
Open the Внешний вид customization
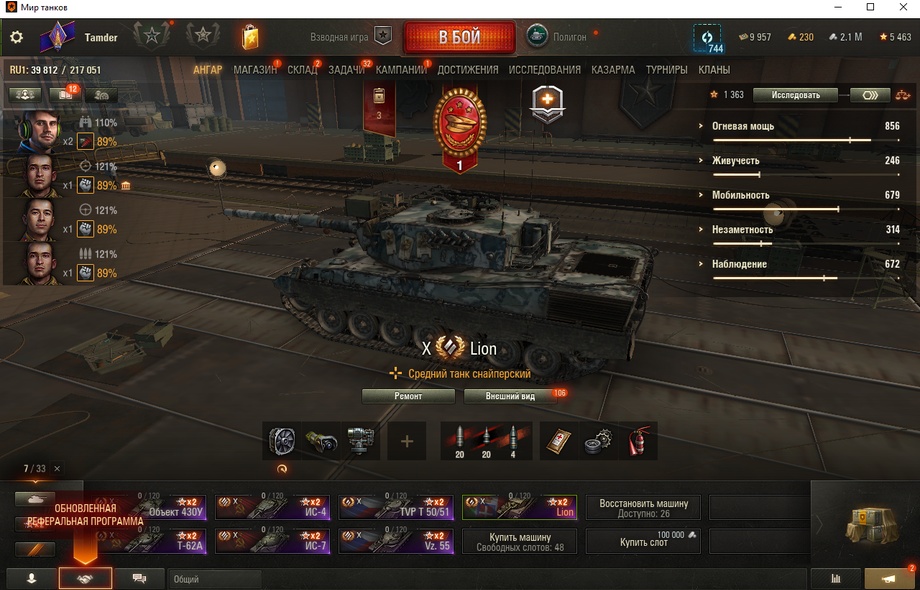coord(510,396)
